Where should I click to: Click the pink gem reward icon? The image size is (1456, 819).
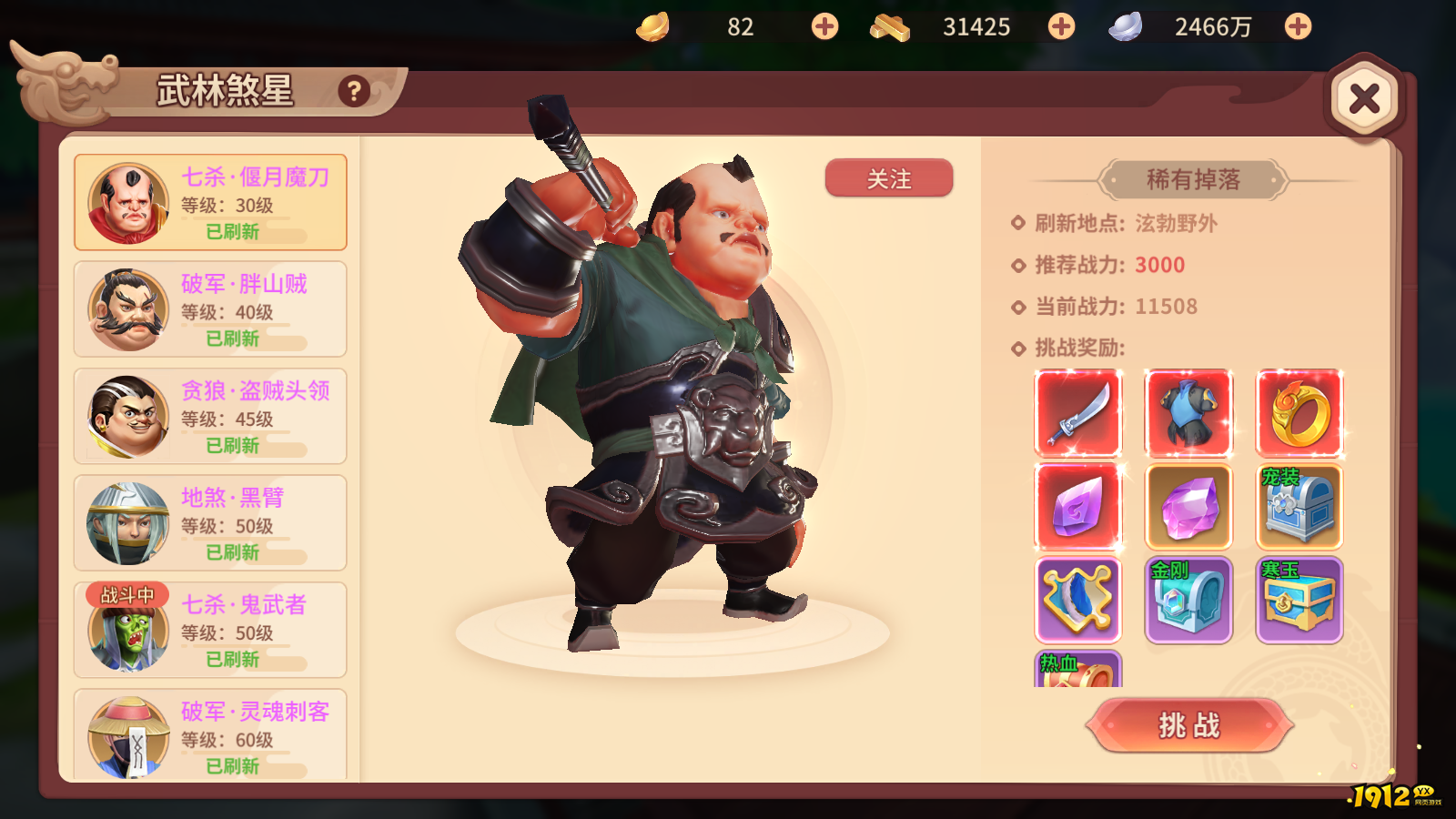point(1078,508)
